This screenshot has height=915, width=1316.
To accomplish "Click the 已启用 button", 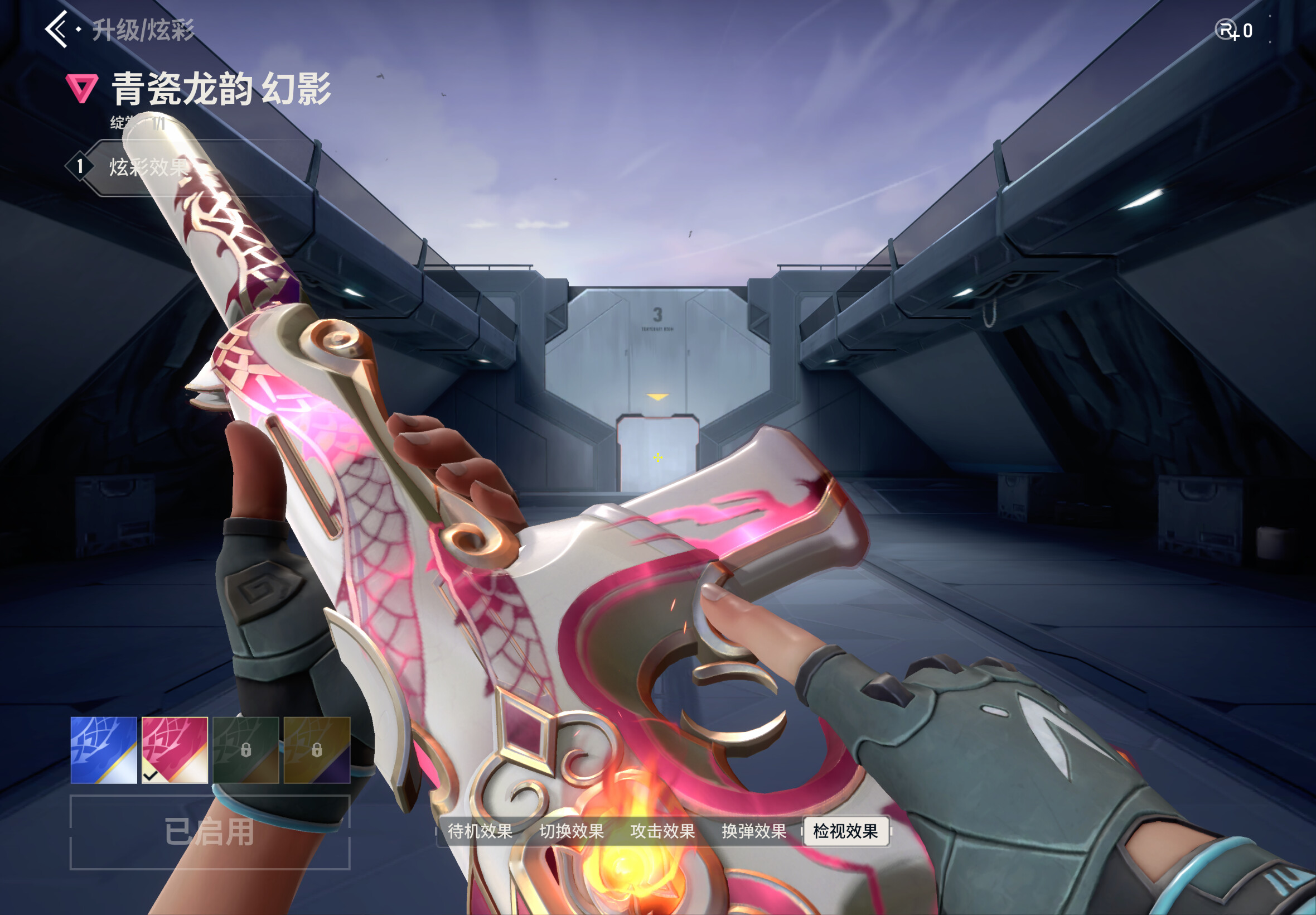I will (210, 832).
